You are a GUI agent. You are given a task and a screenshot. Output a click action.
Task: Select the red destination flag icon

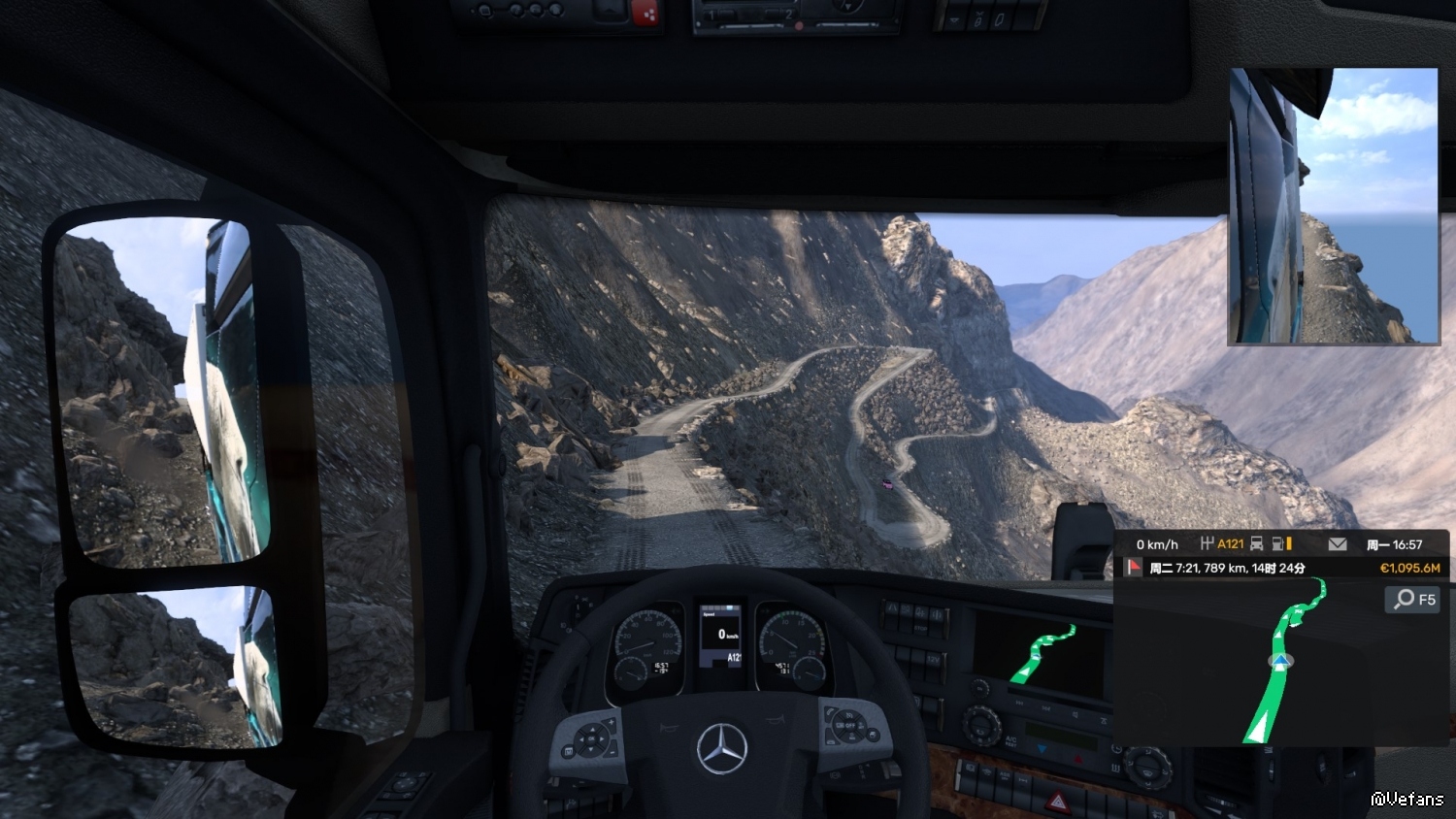click(x=1134, y=567)
